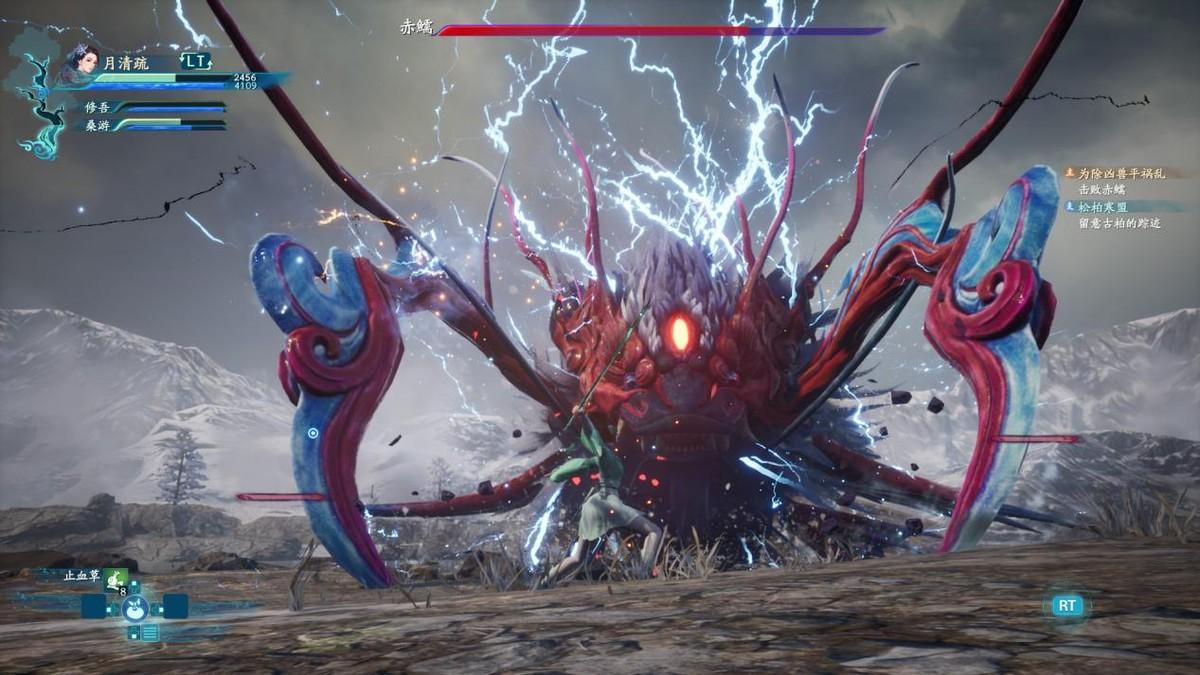Open the list menu icon below the pet
The width and height of the screenshot is (1200, 675).
click(149, 632)
